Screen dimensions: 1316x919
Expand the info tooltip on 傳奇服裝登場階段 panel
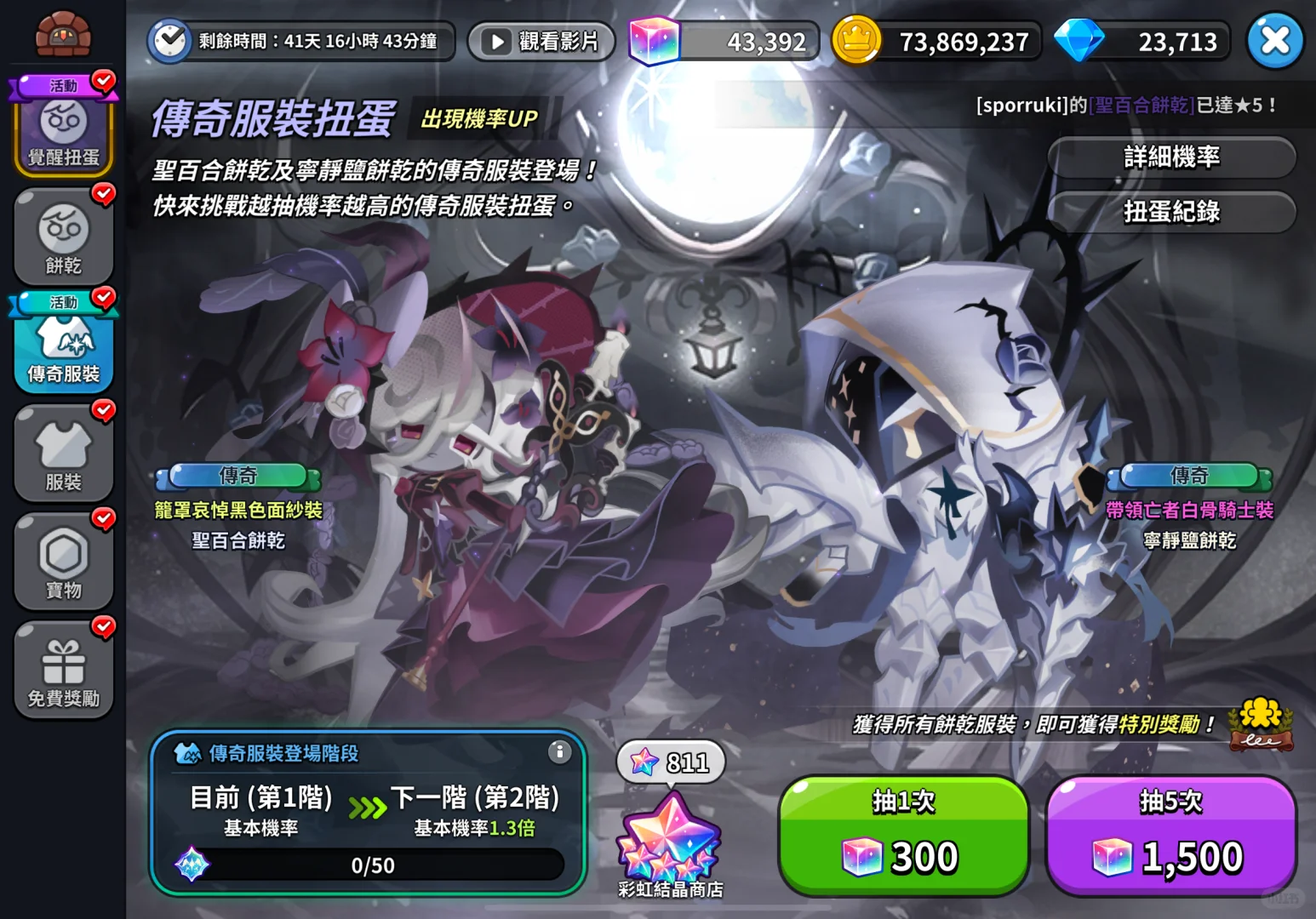point(559,752)
